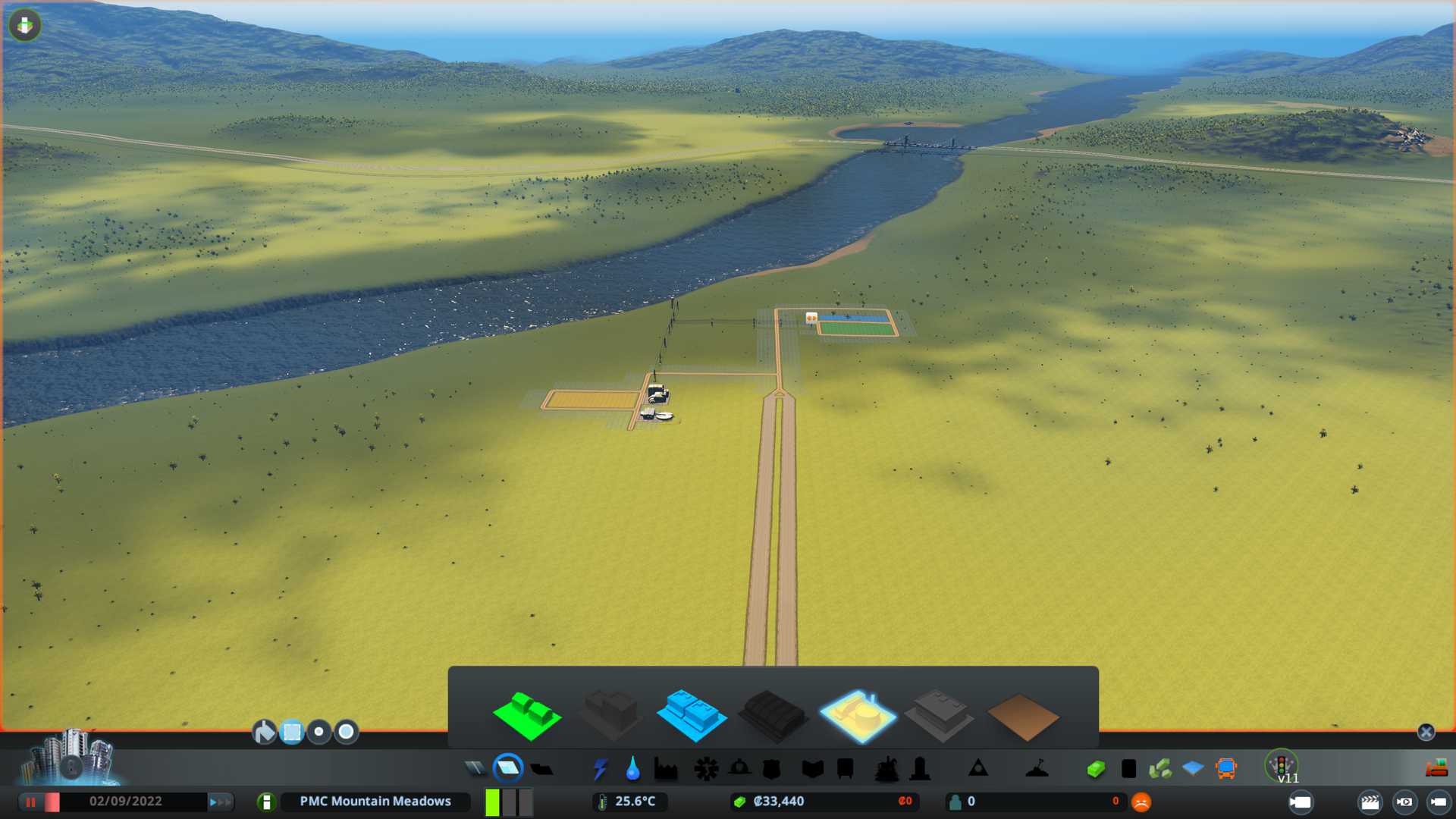Open the Water and Sewage menu

(632, 769)
